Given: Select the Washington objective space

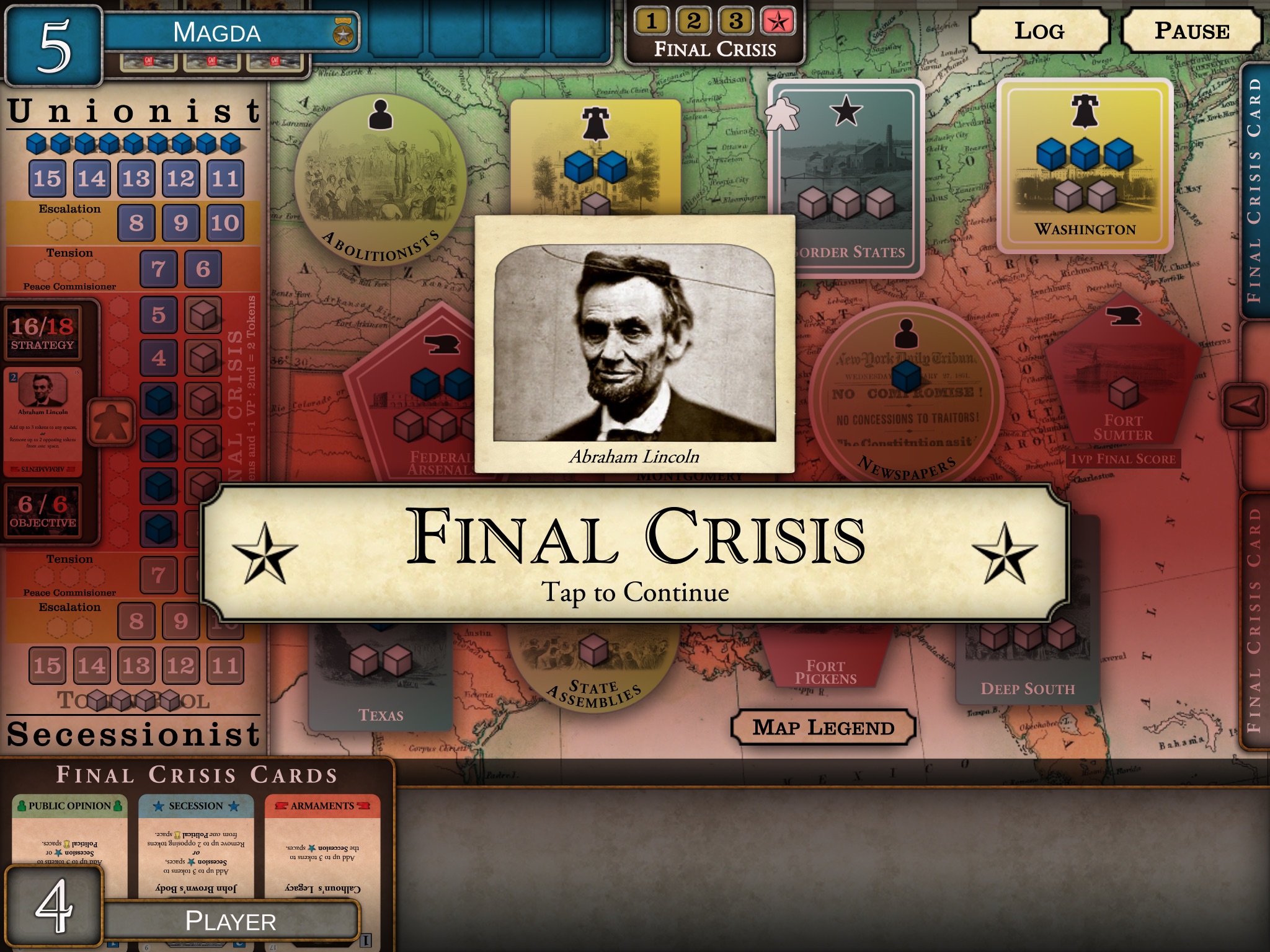Looking at the screenshot, I should 1085,165.
